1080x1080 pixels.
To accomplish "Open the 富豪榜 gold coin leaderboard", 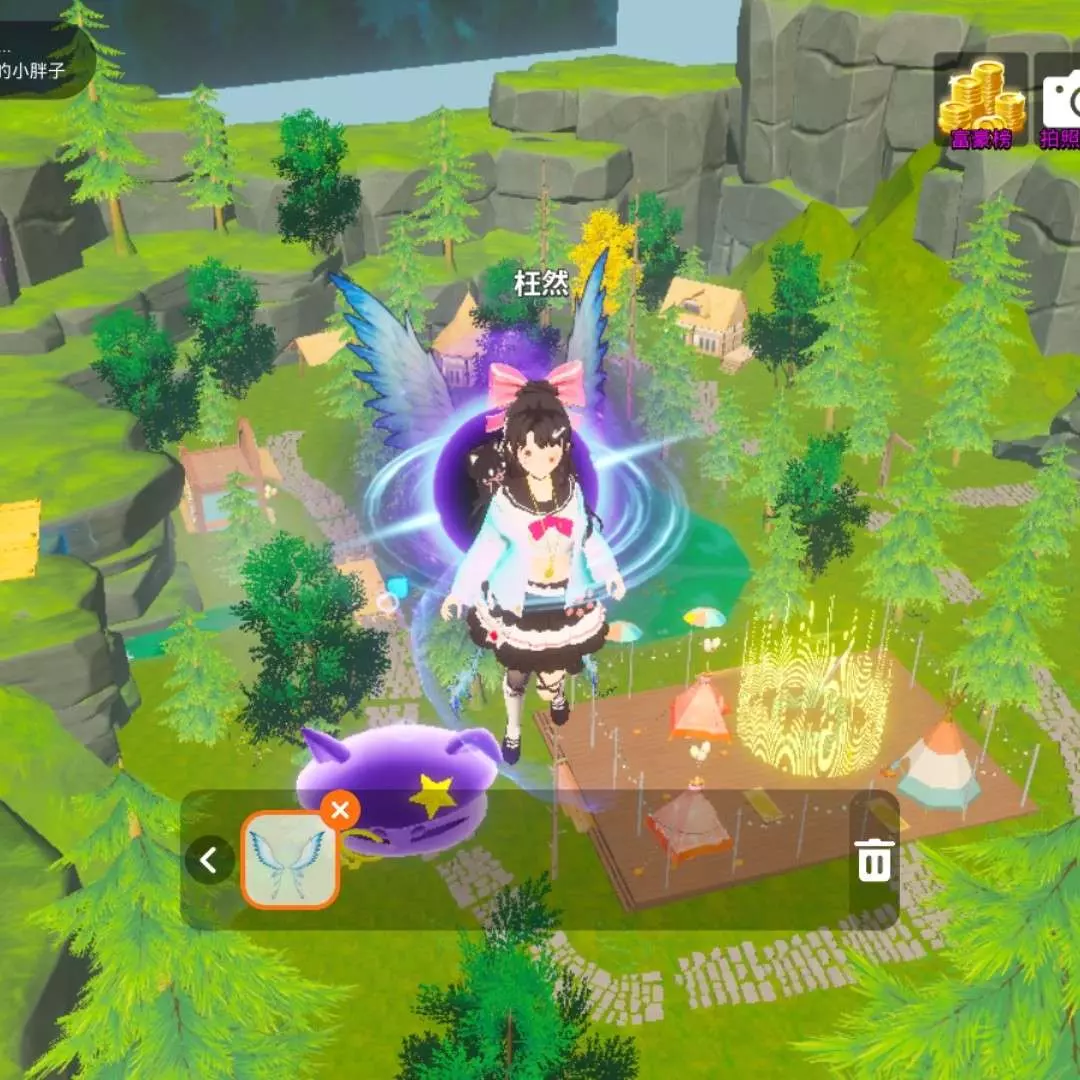I will [981, 103].
